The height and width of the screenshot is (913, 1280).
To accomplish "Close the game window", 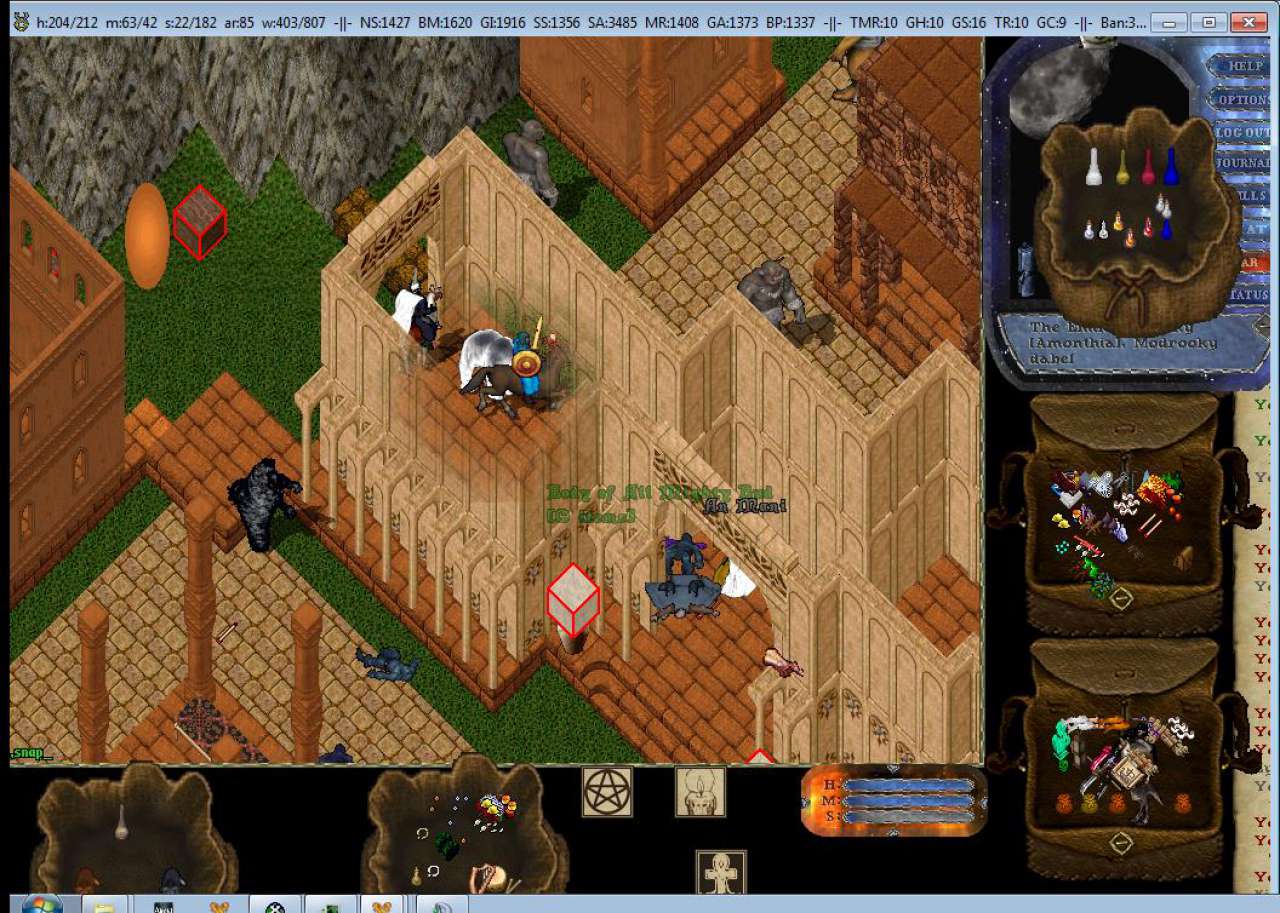I will point(1248,21).
